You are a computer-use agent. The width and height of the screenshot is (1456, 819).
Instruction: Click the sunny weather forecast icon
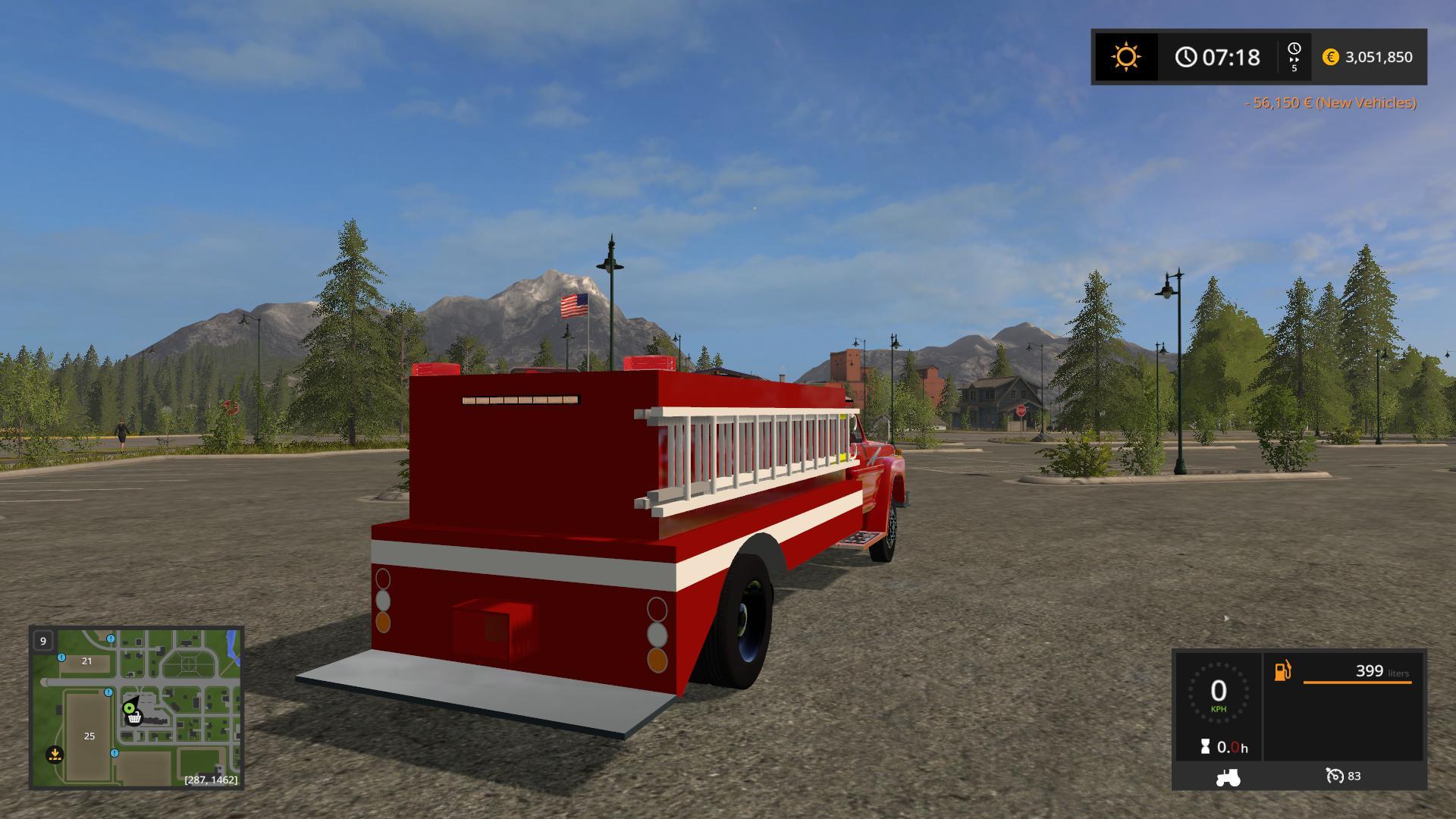[x=1125, y=57]
